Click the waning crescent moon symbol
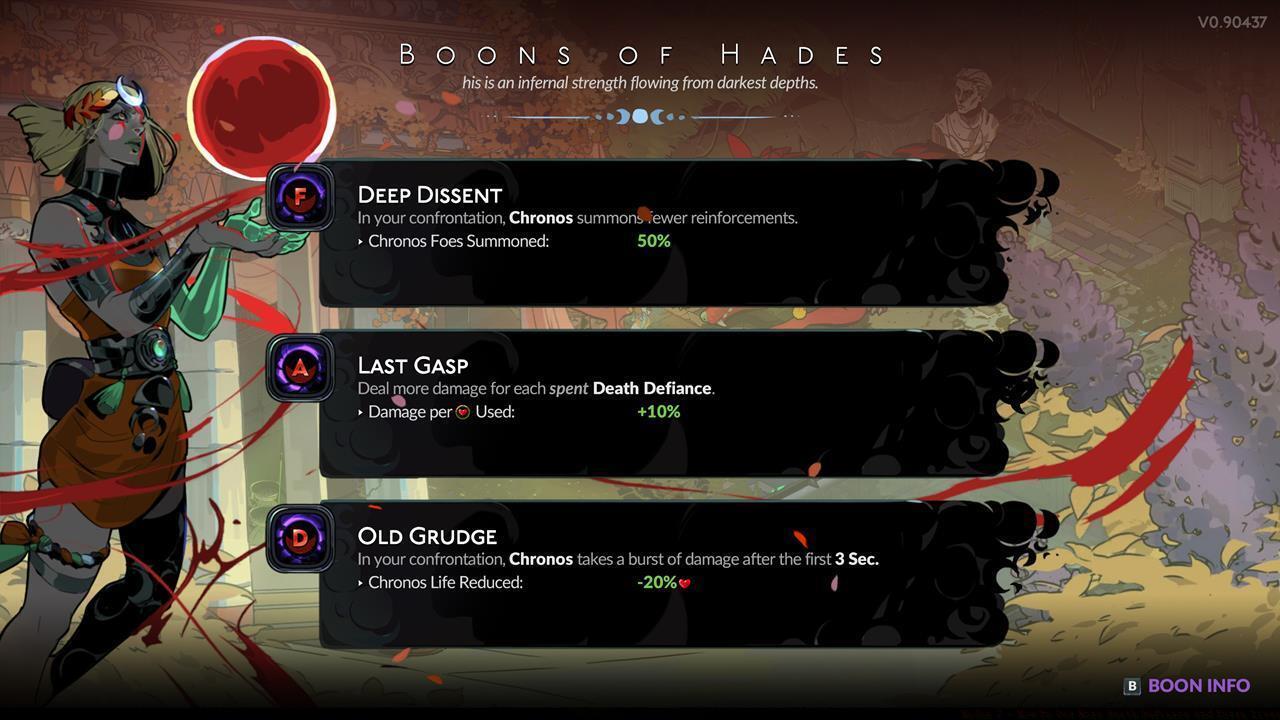The width and height of the screenshot is (1280, 720). click(x=658, y=116)
